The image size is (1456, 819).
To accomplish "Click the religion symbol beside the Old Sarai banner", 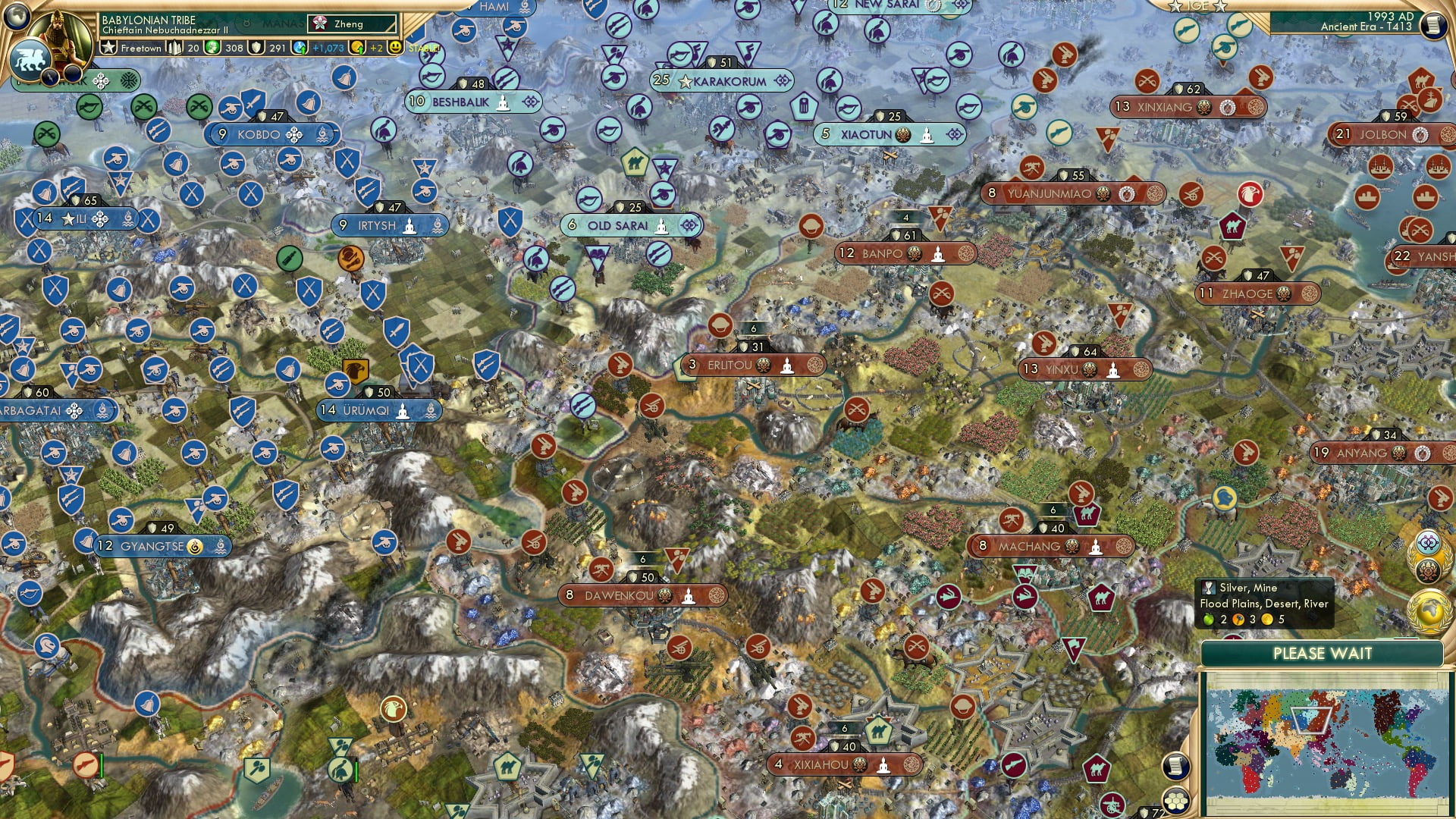I will coord(661,225).
